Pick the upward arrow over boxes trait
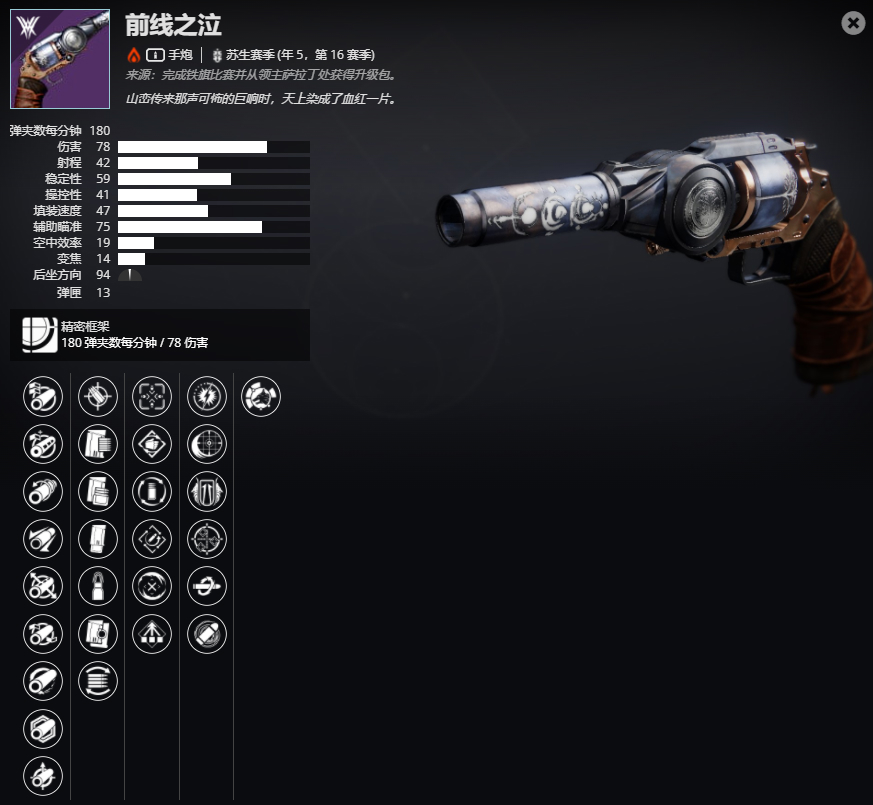The height and width of the screenshot is (805, 873). tap(152, 634)
